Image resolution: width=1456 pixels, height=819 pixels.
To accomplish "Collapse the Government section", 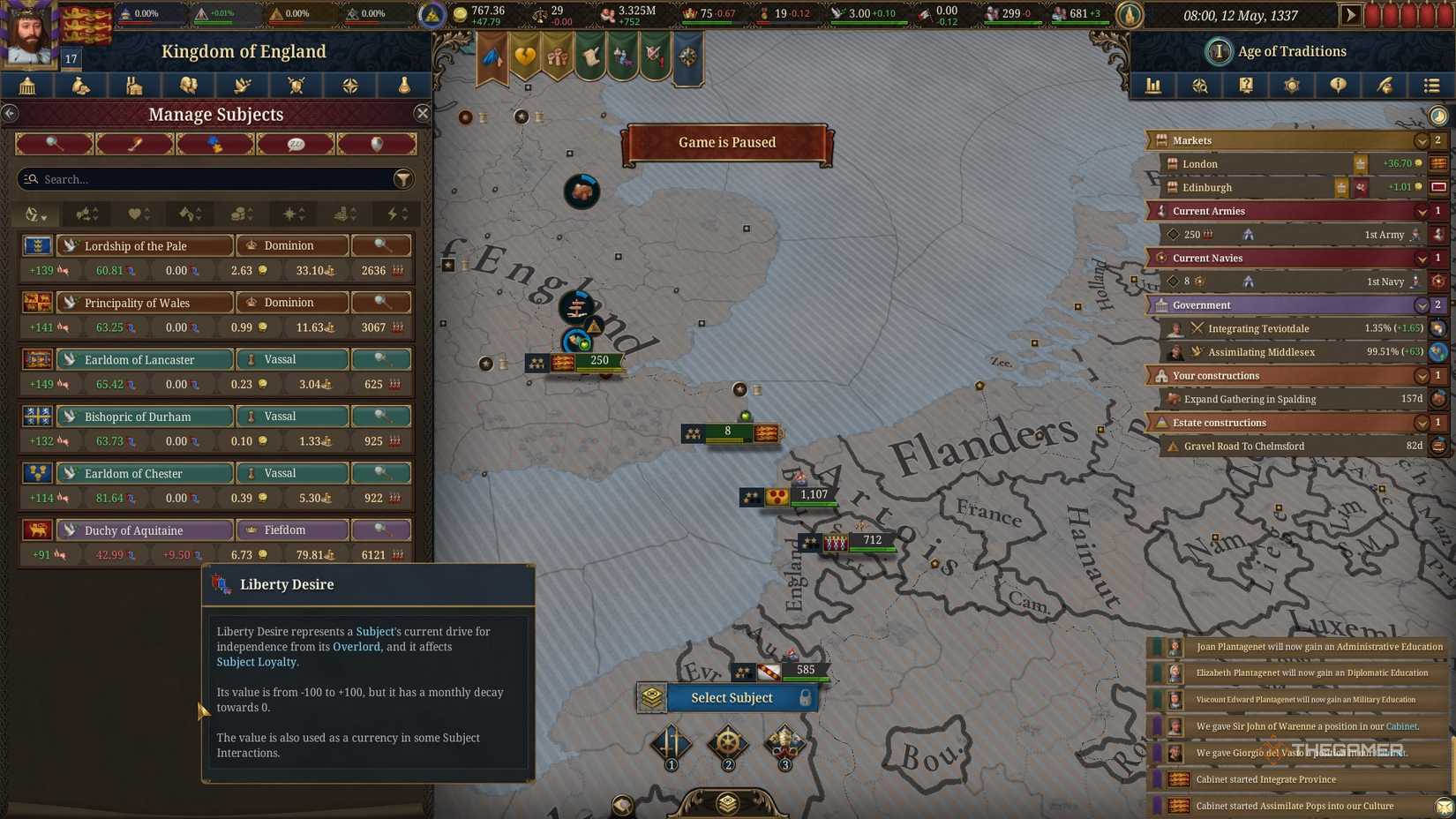I will 1421,304.
